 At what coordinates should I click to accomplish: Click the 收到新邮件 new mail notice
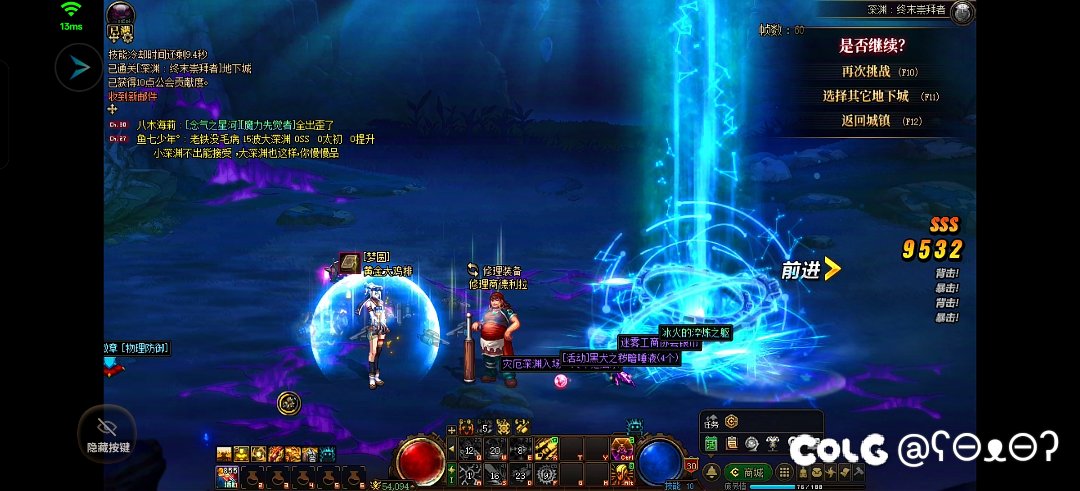click(x=132, y=96)
